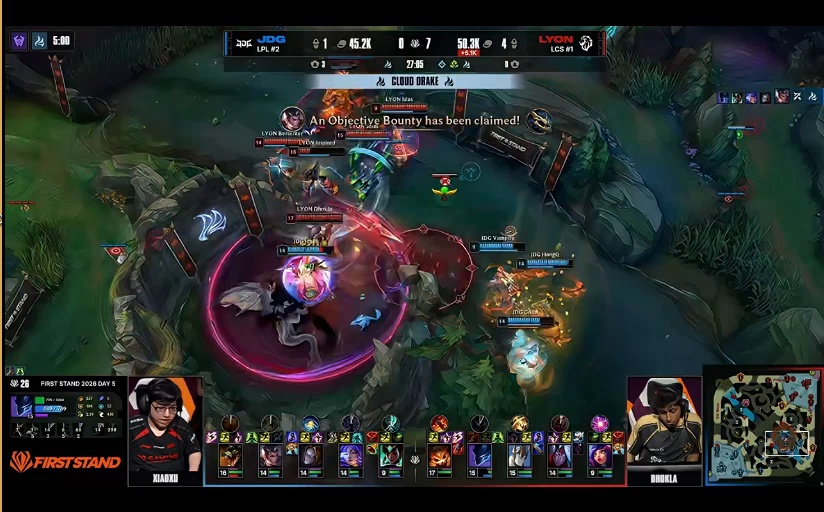Select the LYON team logo on scoreboard

[x=586, y=42]
